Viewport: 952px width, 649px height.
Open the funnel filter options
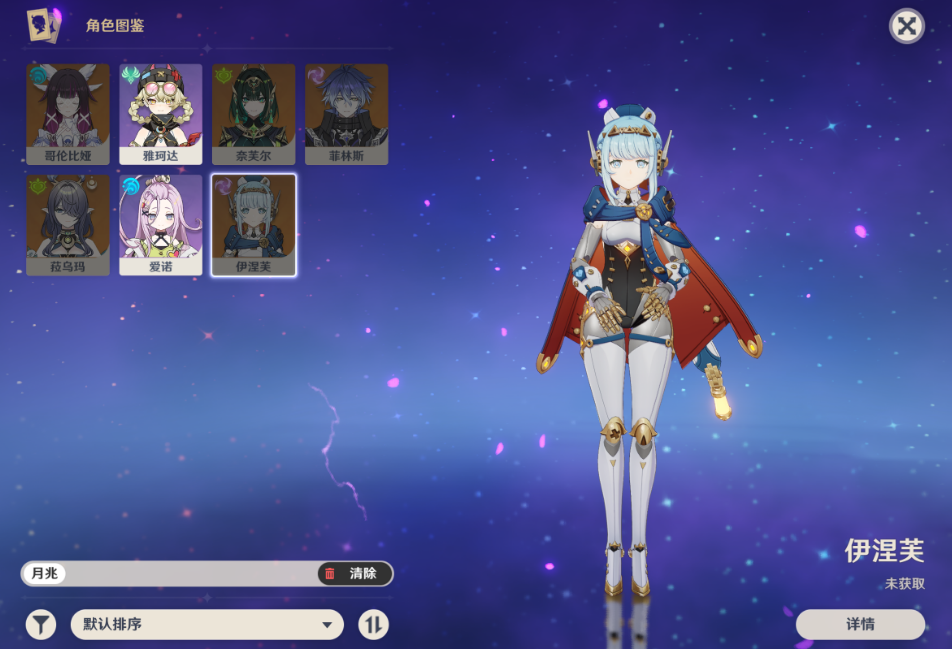tap(41, 625)
